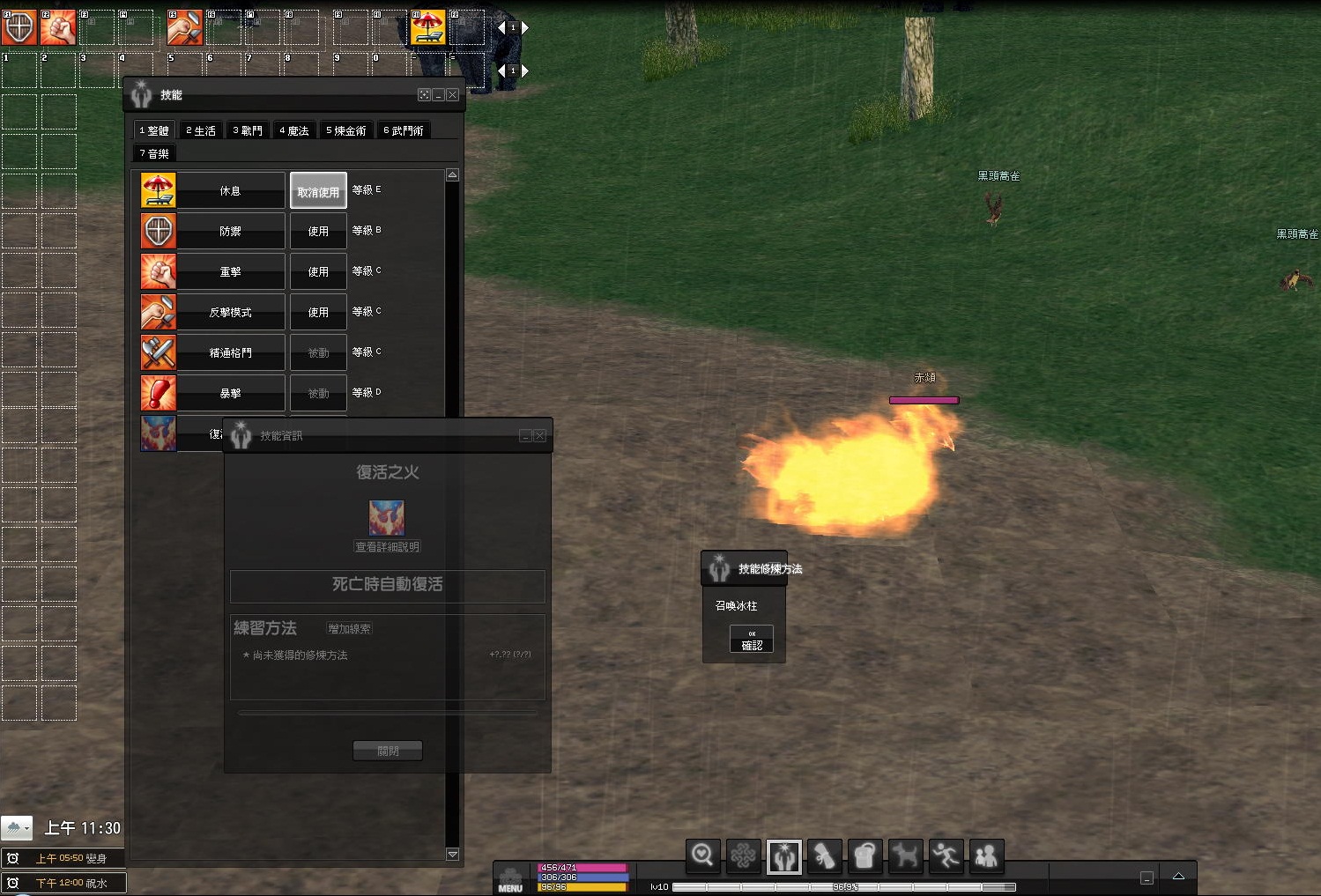
Task: Switch to the 戰鬥 combat skills tab
Action: [248, 130]
